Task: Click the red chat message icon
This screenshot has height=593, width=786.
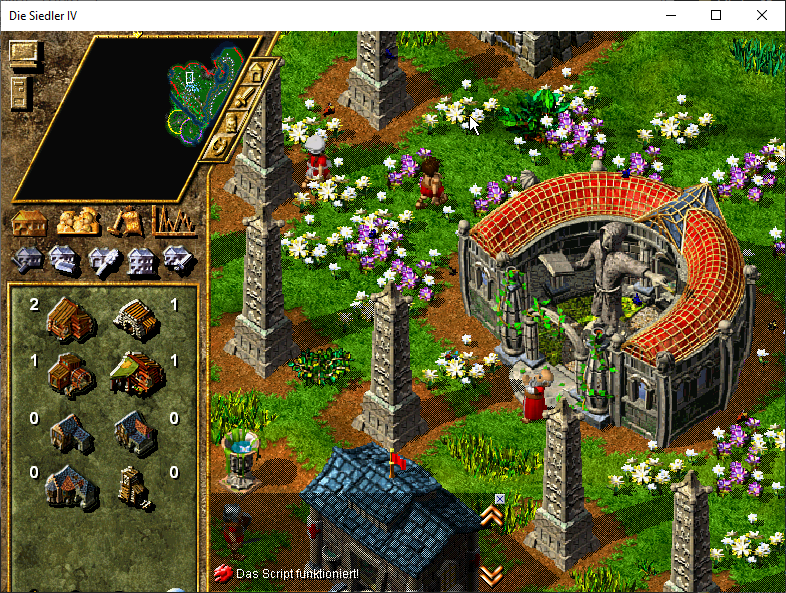Action: click(x=223, y=574)
